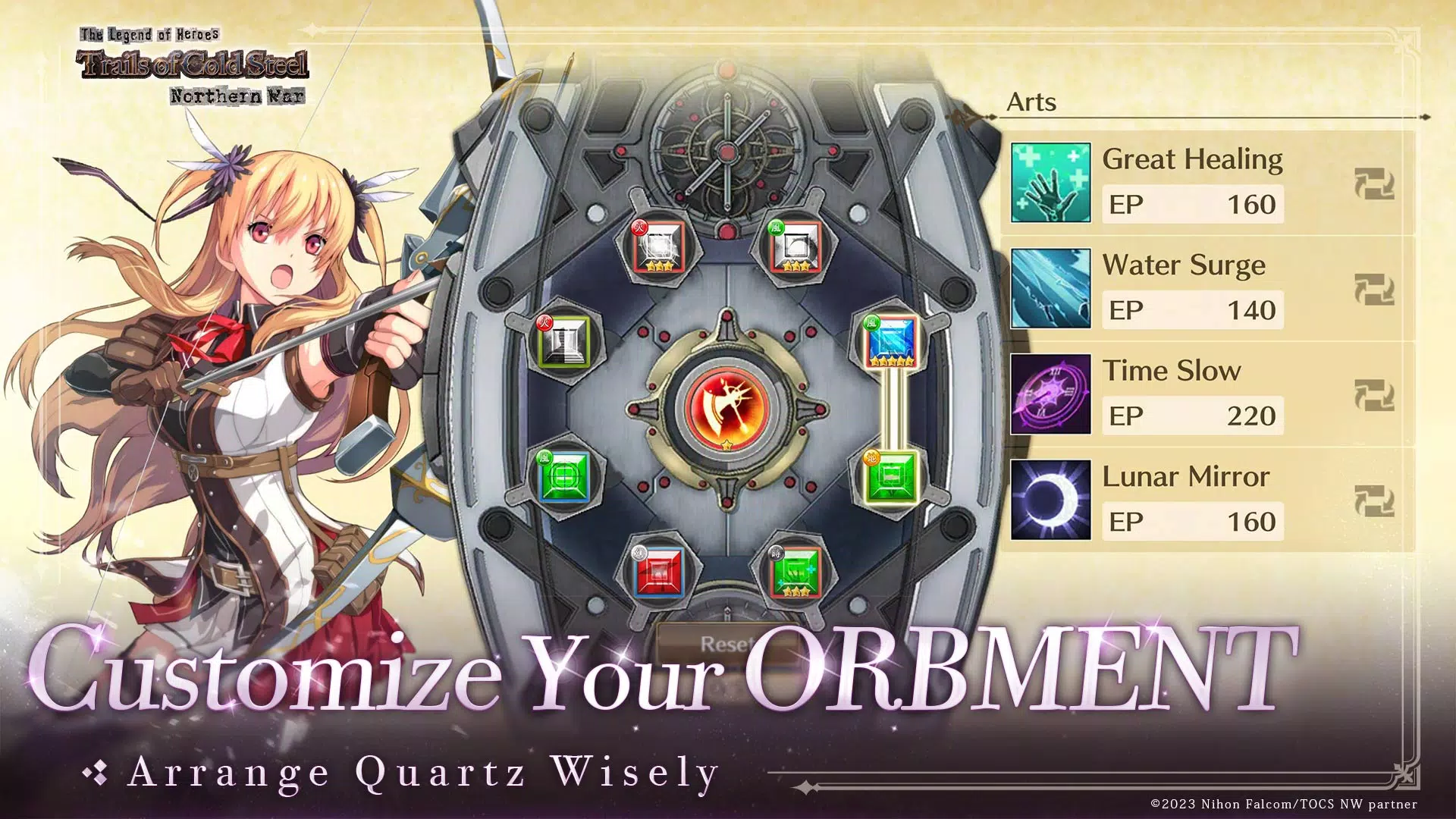Viewport: 1456px width, 819px height.
Task: Click the EP 220 value field for Time Slow
Action: [x=1193, y=416]
